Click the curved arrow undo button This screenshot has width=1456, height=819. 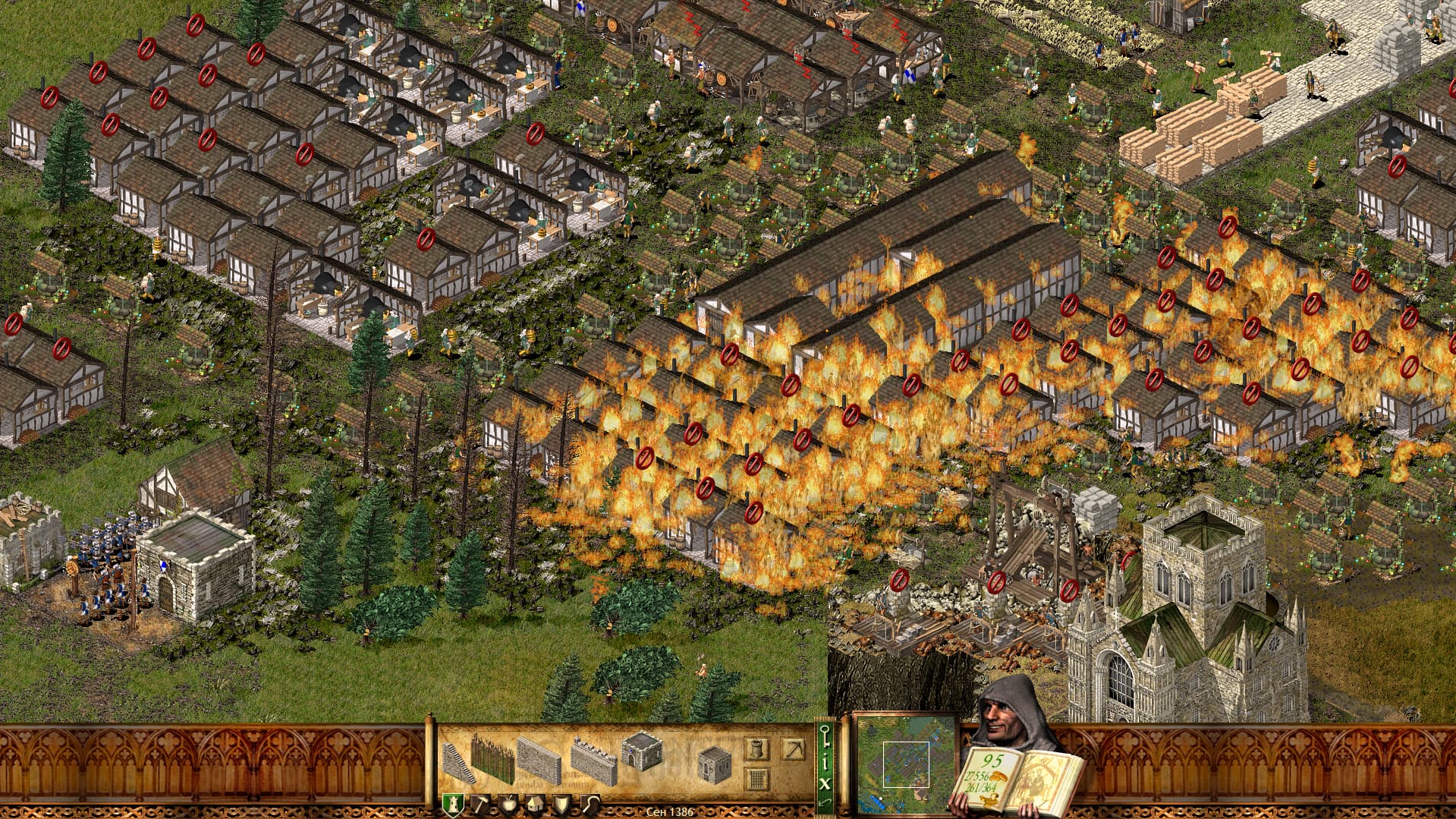(x=825, y=802)
